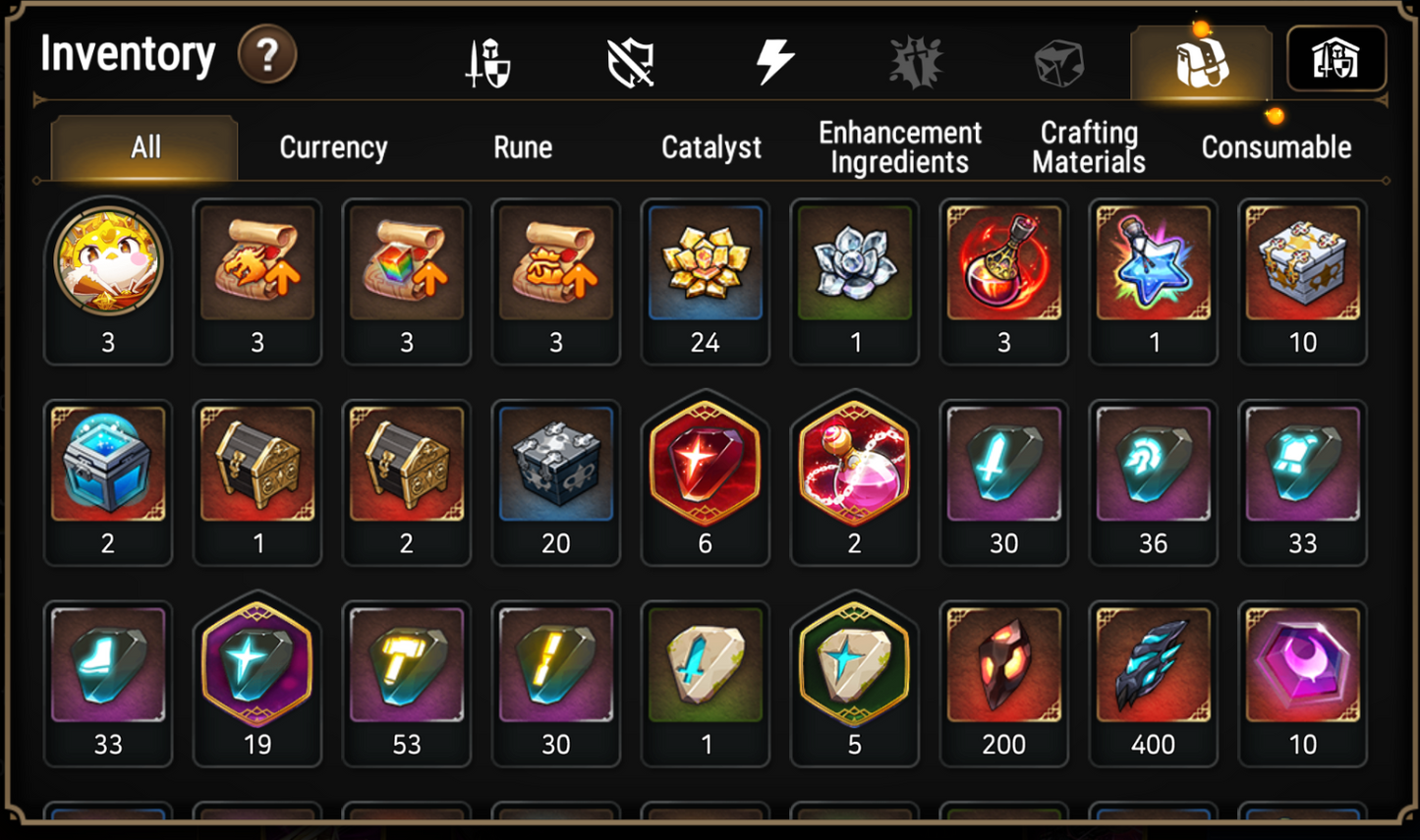The image size is (1420, 840).
Task: Select the lightning bolt energy icon
Action: click(x=773, y=59)
